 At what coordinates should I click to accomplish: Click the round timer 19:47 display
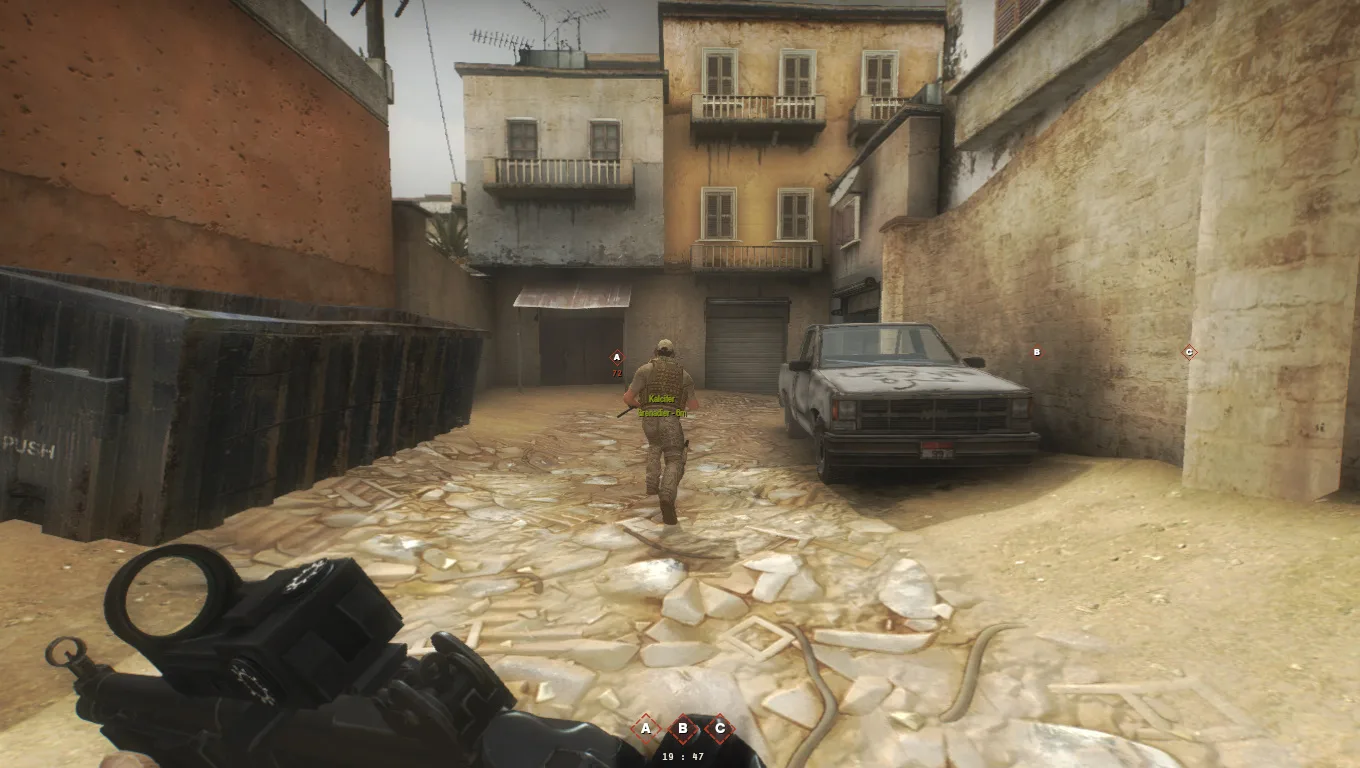click(680, 757)
